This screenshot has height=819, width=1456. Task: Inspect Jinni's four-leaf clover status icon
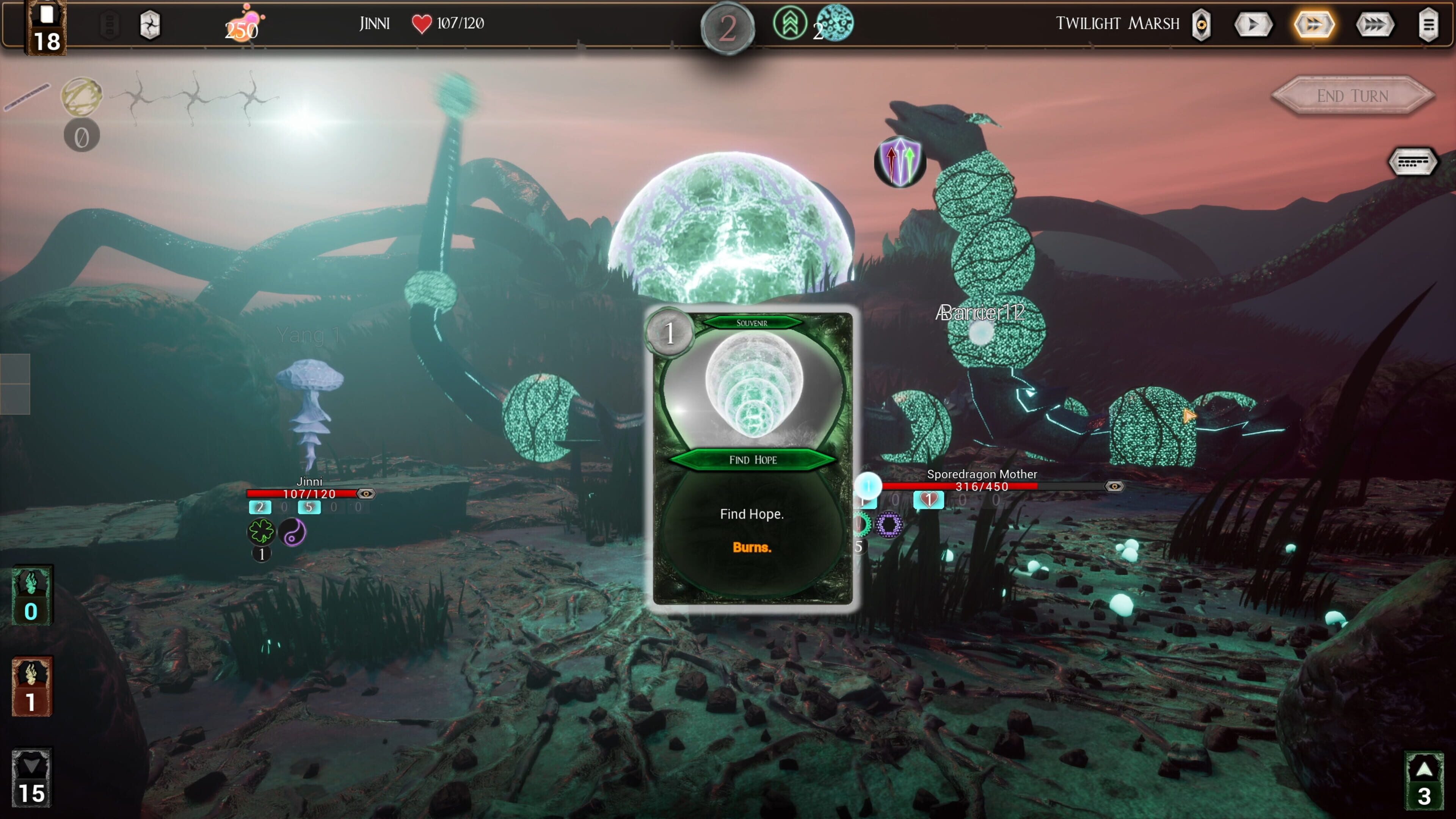coord(261,531)
